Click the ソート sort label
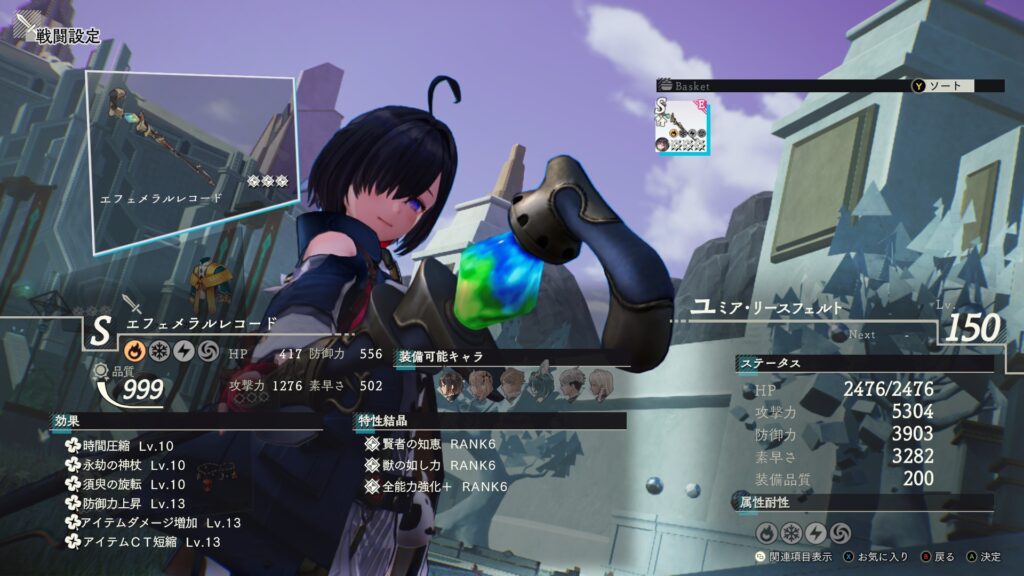This screenshot has width=1024, height=576. pos(944,86)
